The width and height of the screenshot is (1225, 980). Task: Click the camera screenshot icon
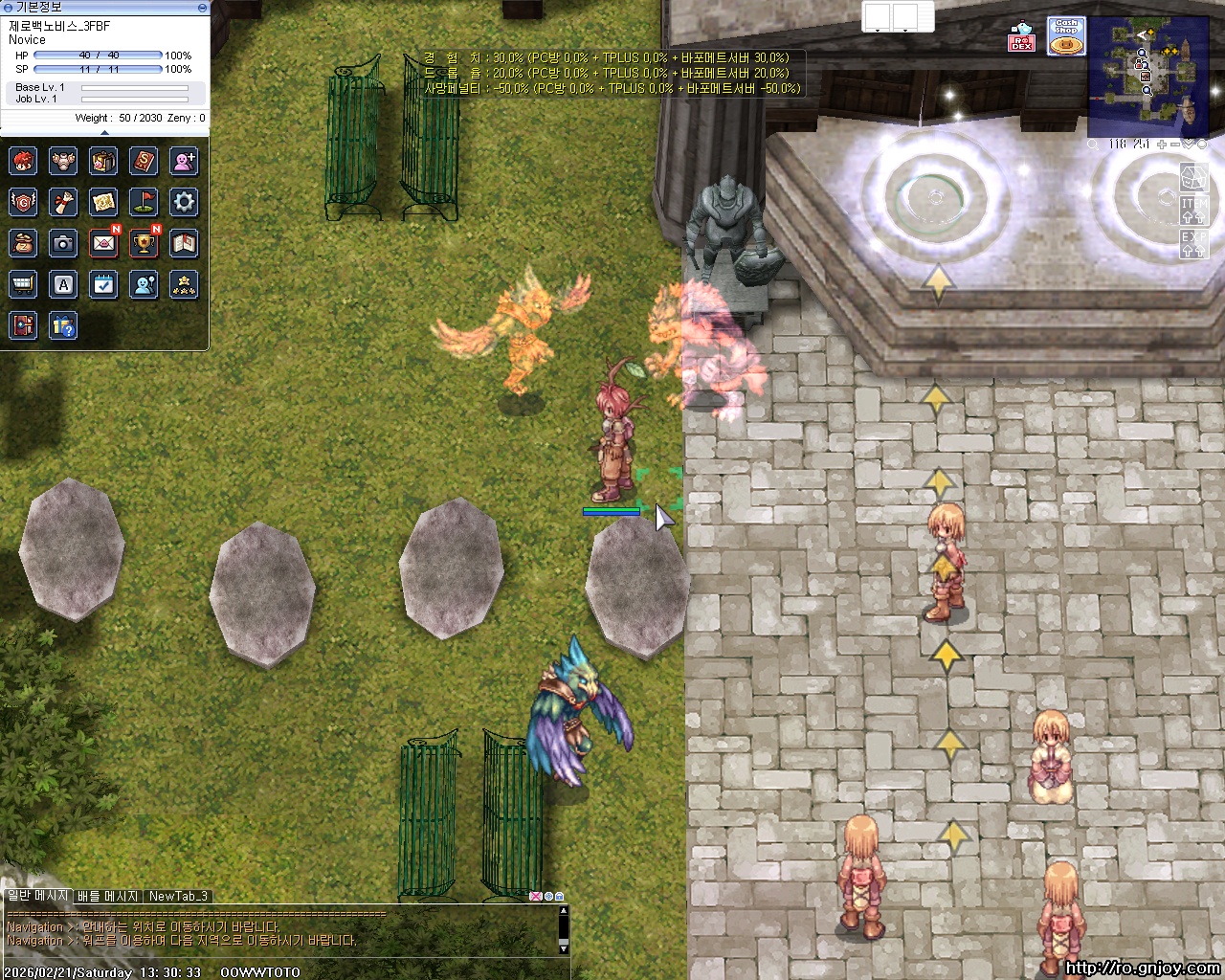click(63, 243)
